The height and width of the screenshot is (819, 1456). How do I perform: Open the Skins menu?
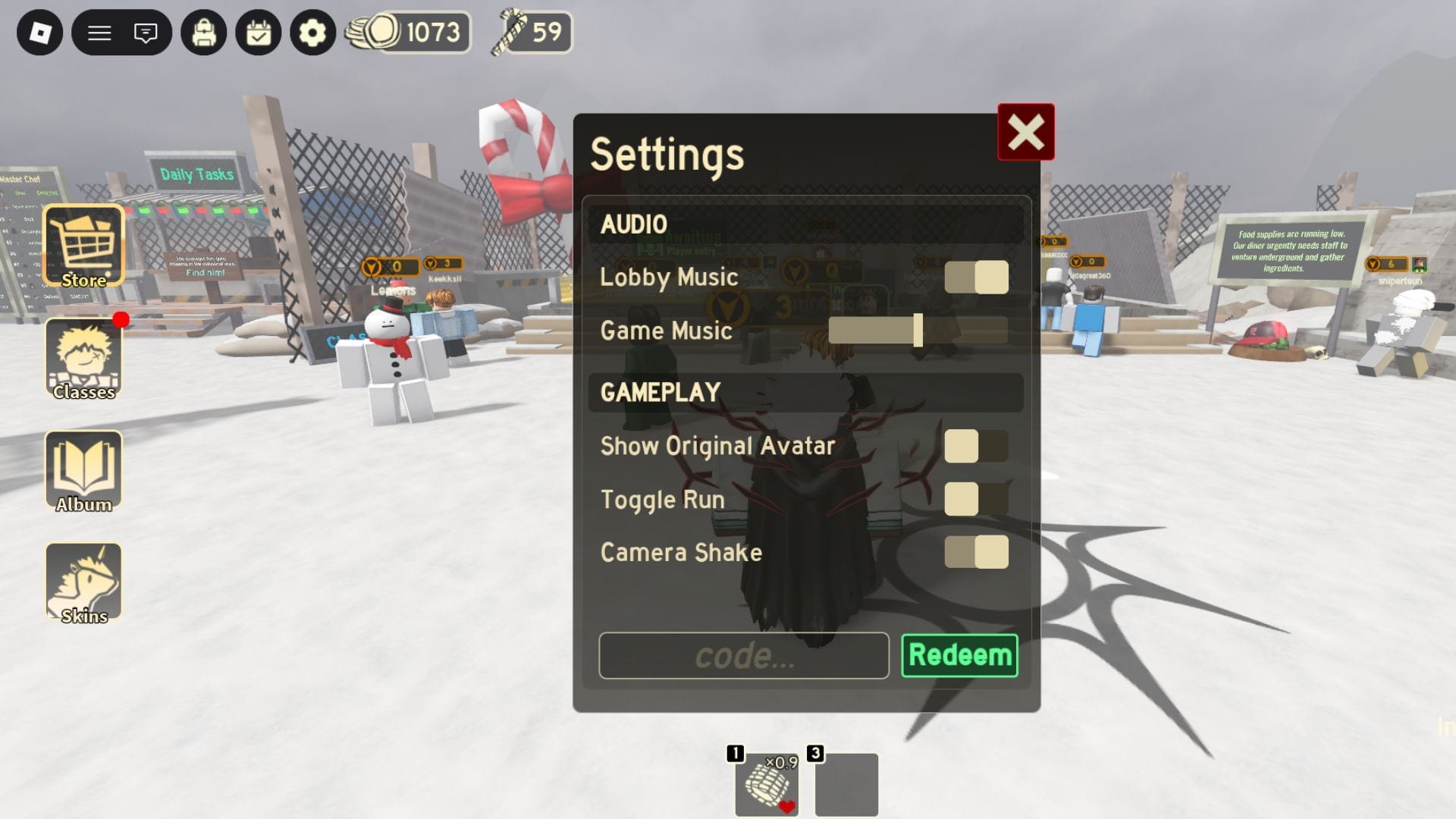83,582
